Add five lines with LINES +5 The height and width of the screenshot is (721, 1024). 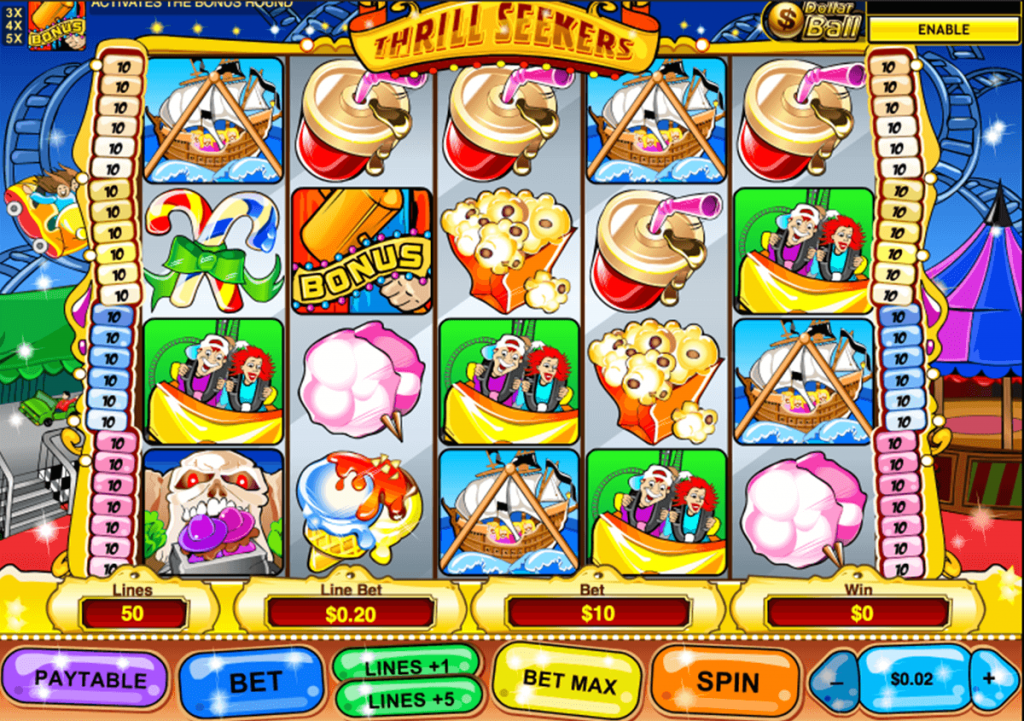pyautogui.click(x=406, y=700)
